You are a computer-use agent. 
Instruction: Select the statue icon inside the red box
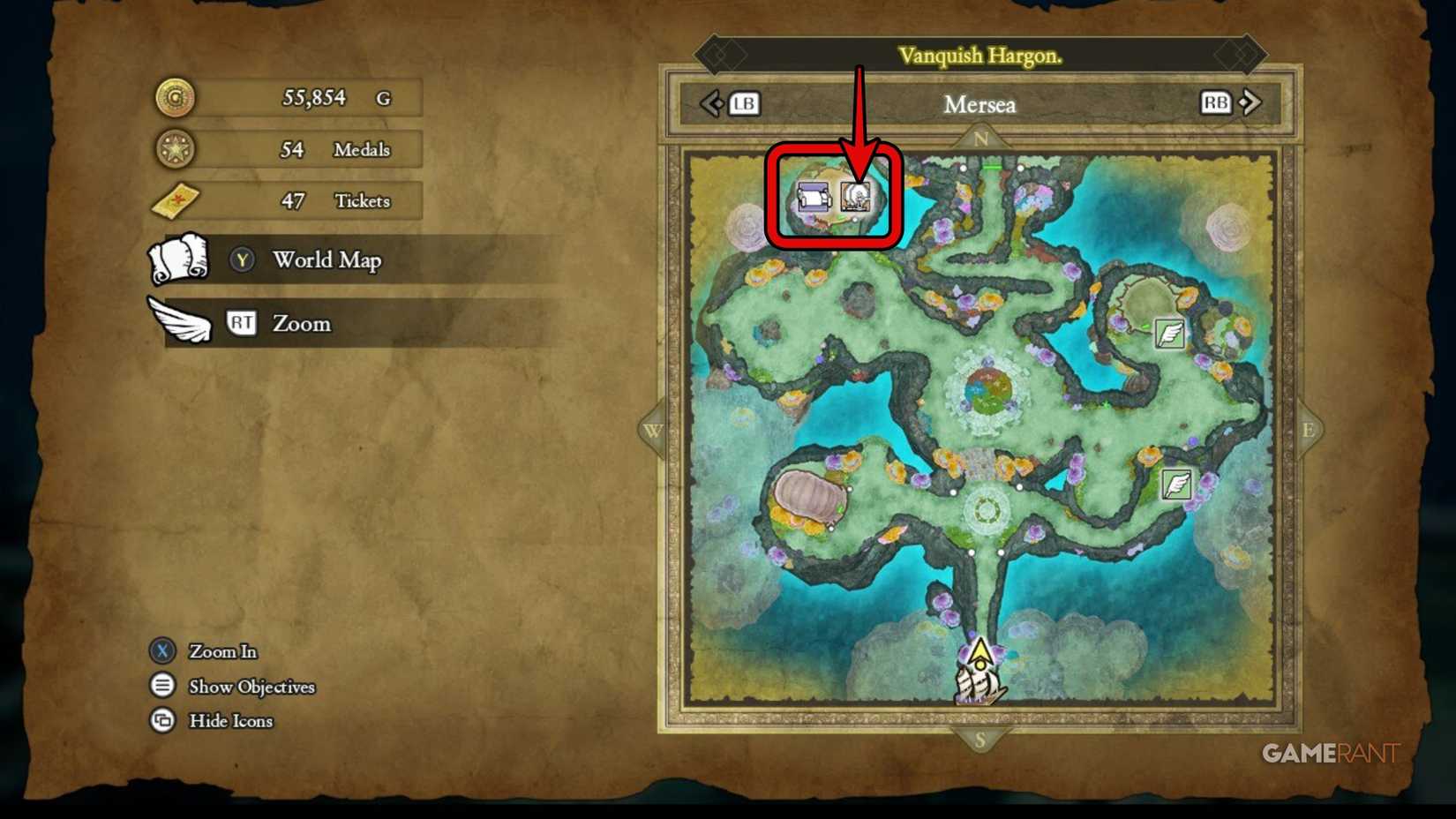click(x=854, y=196)
